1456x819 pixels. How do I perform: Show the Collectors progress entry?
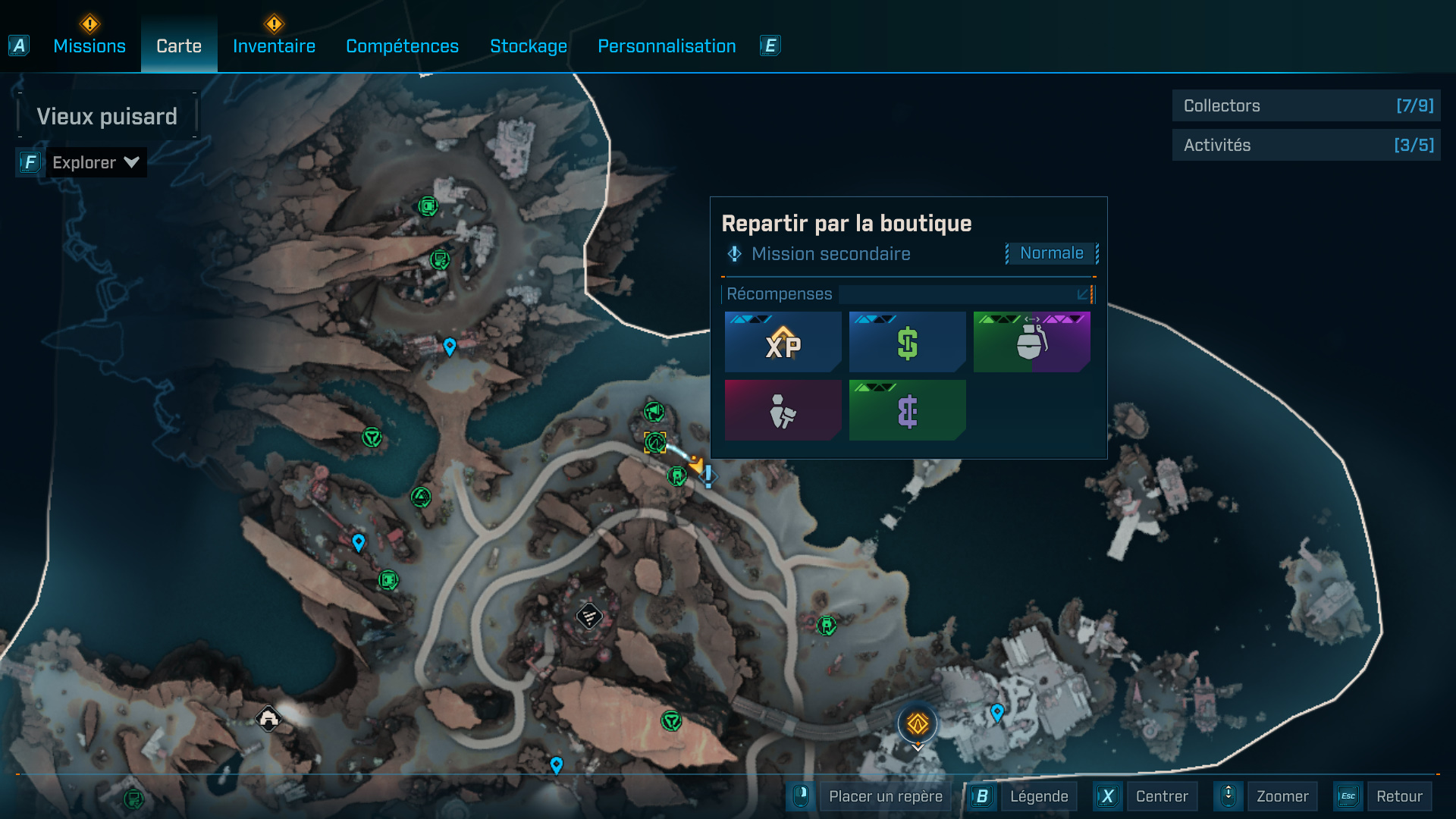[x=1306, y=106]
